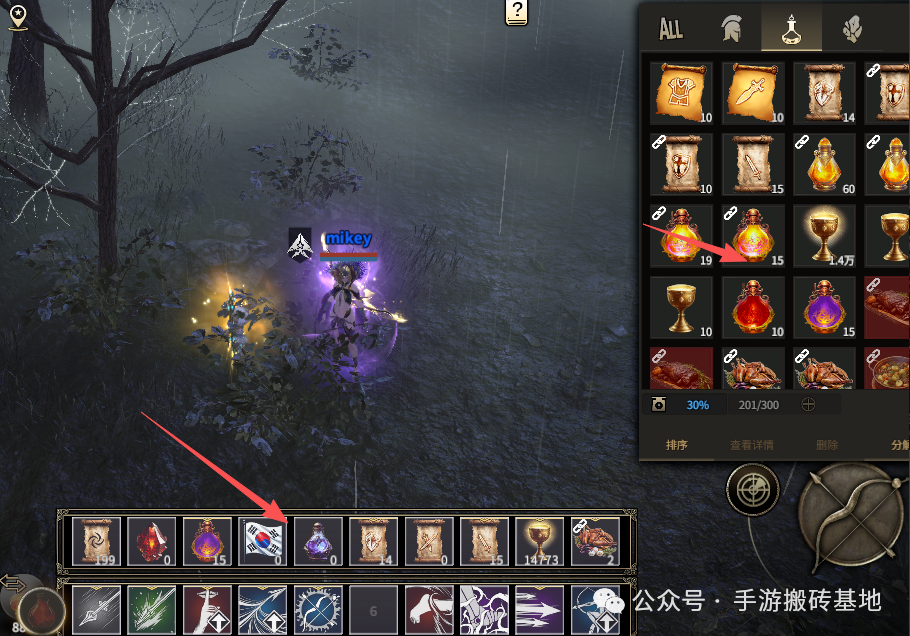910x636 pixels.
Task: Select the dagger weapon enchant scroll
Action: pos(752,93)
